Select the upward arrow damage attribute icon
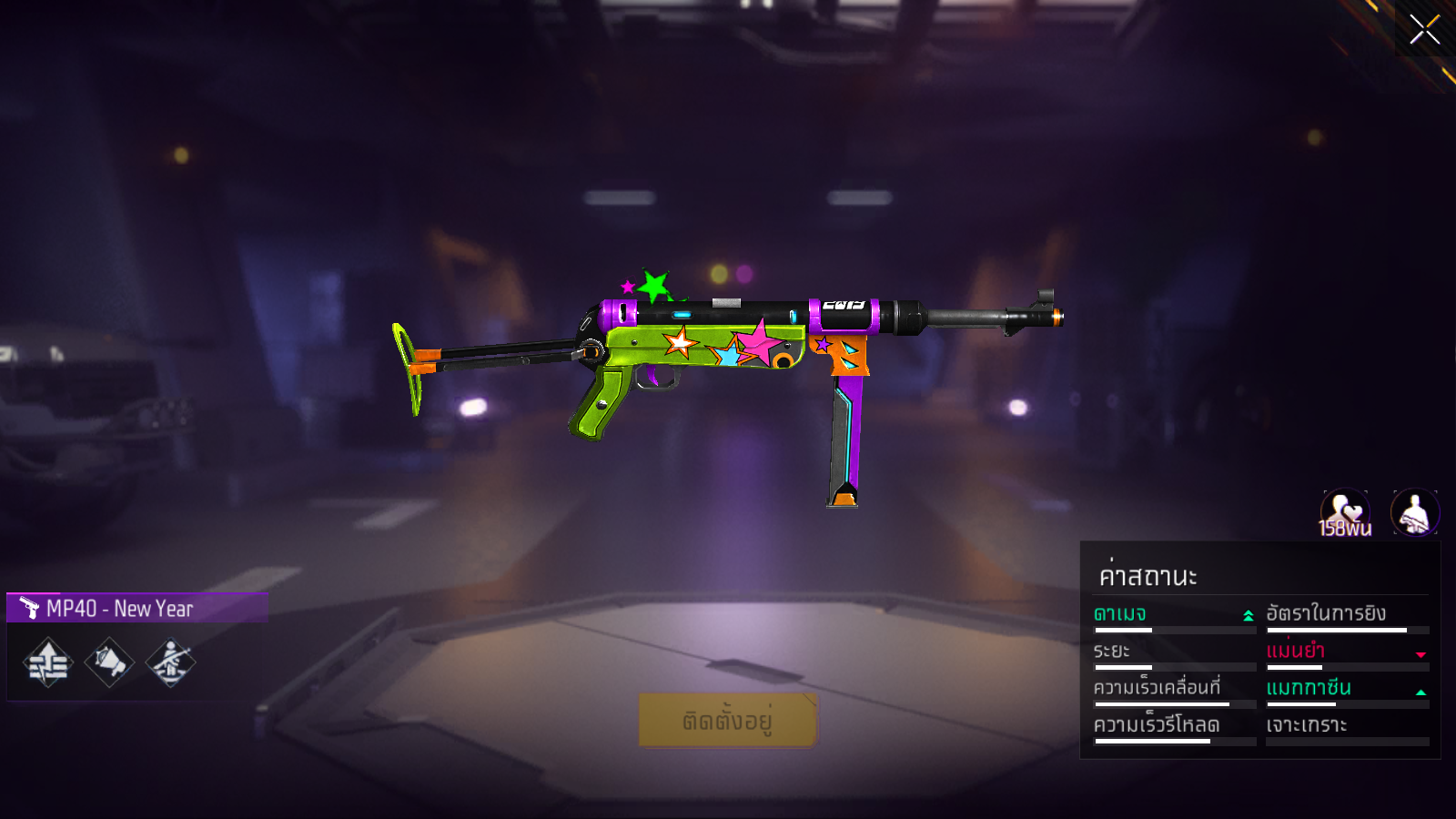The width and height of the screenshot is (1456, 819). [x=48, y=662]
